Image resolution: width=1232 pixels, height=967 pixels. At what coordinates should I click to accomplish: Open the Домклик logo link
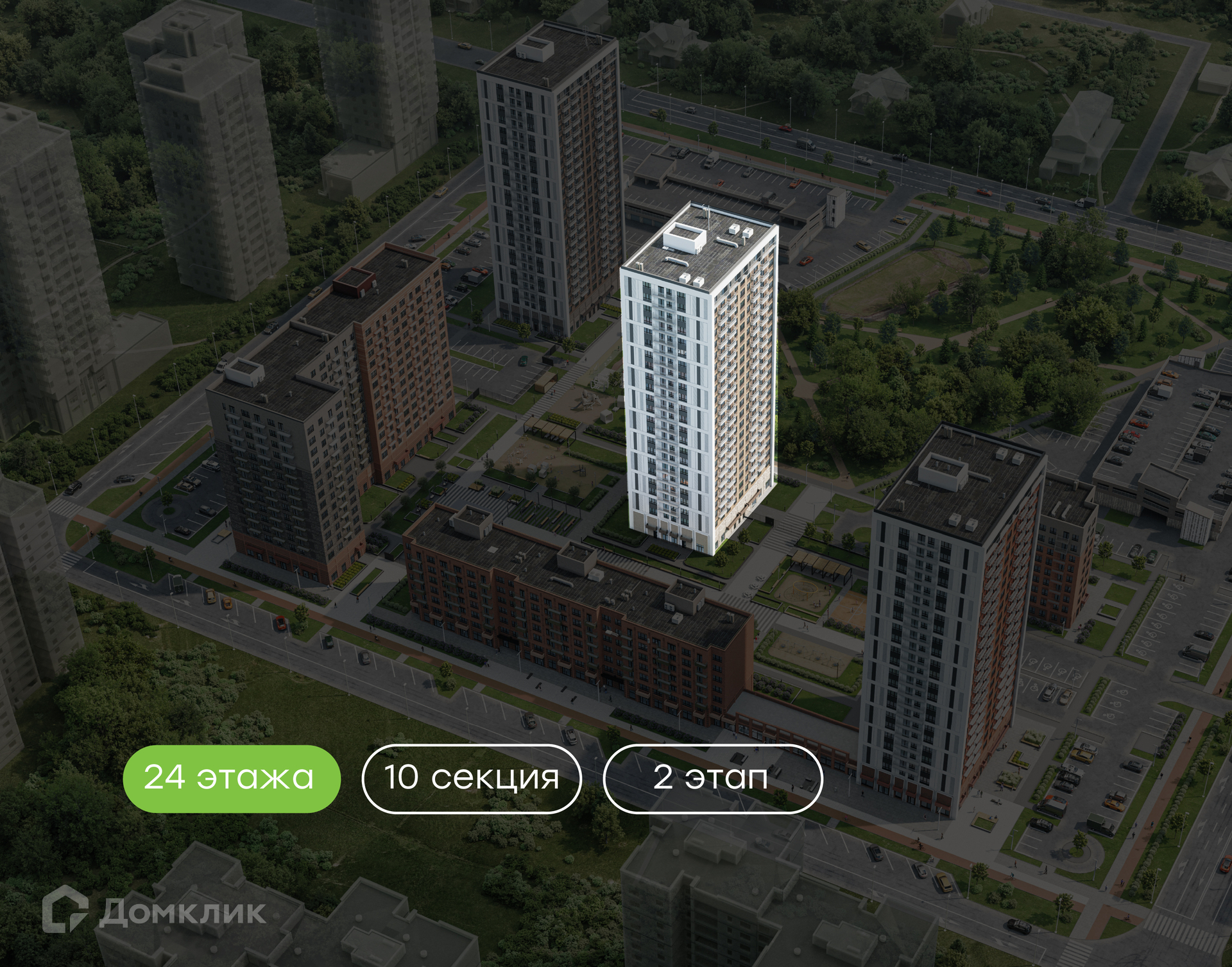pos(154,911)
